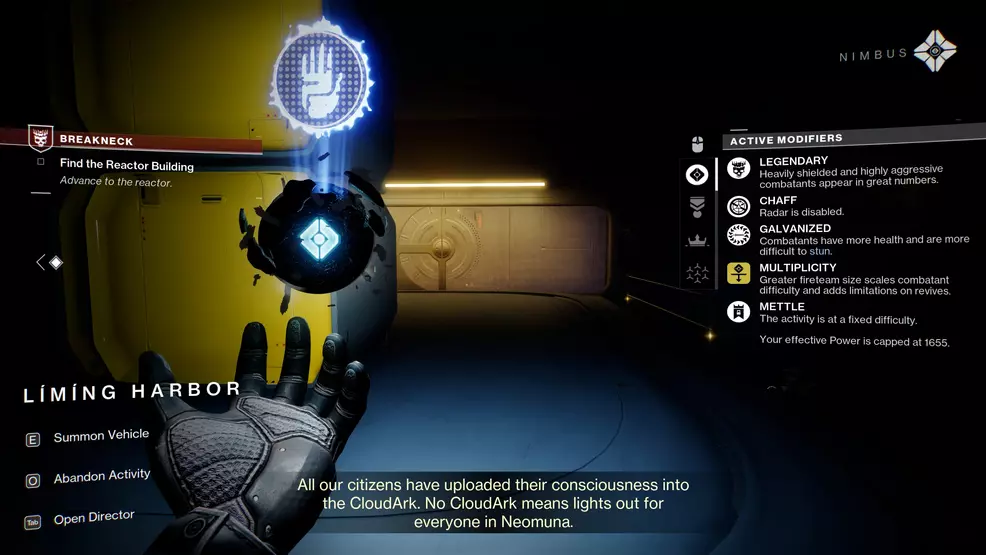The width and height of the screenshot is (986, 555).
Task: Select the Legendary skull modifier icon
Action: coord(738,169)
